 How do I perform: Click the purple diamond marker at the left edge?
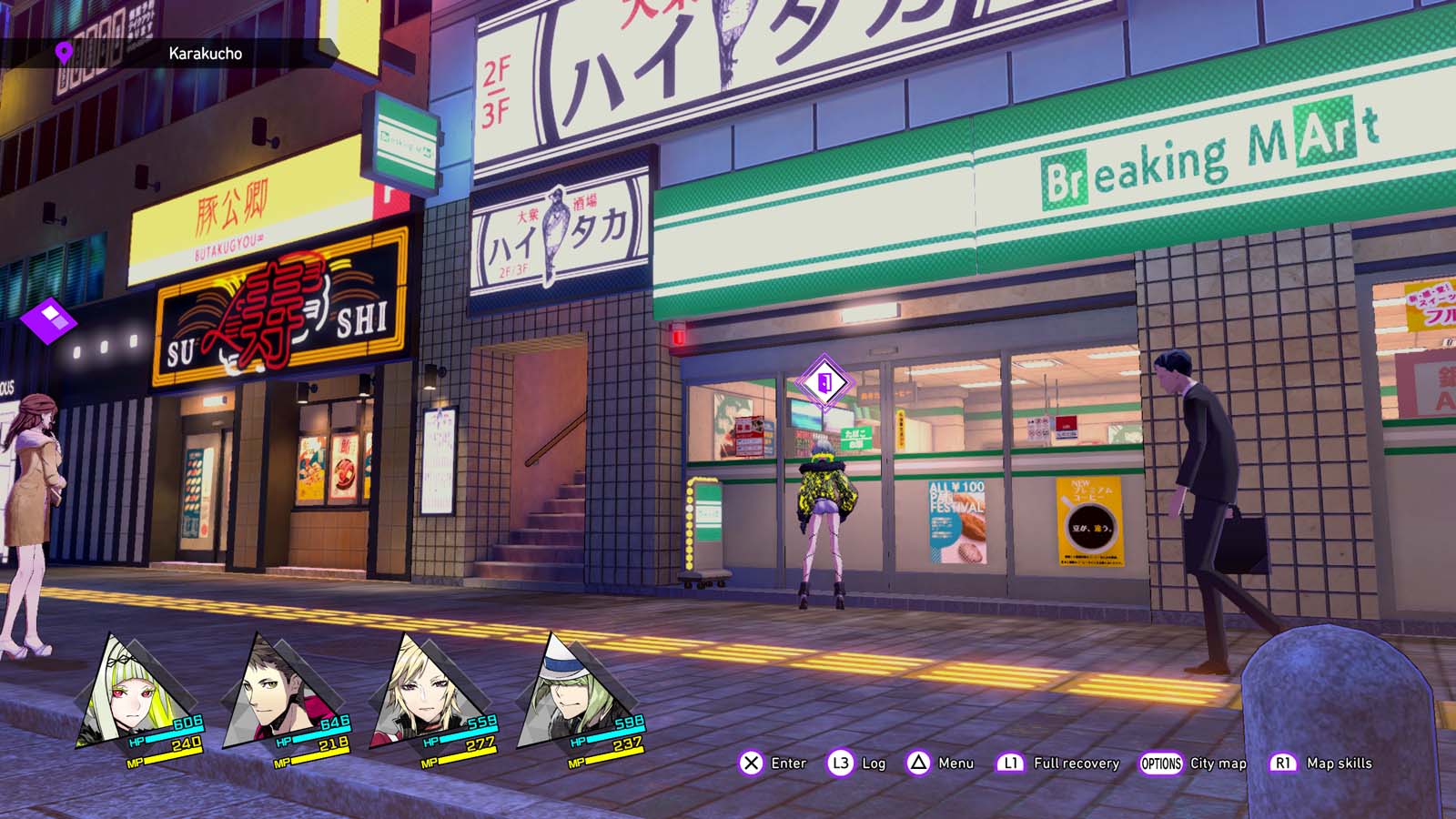point(48,320)
